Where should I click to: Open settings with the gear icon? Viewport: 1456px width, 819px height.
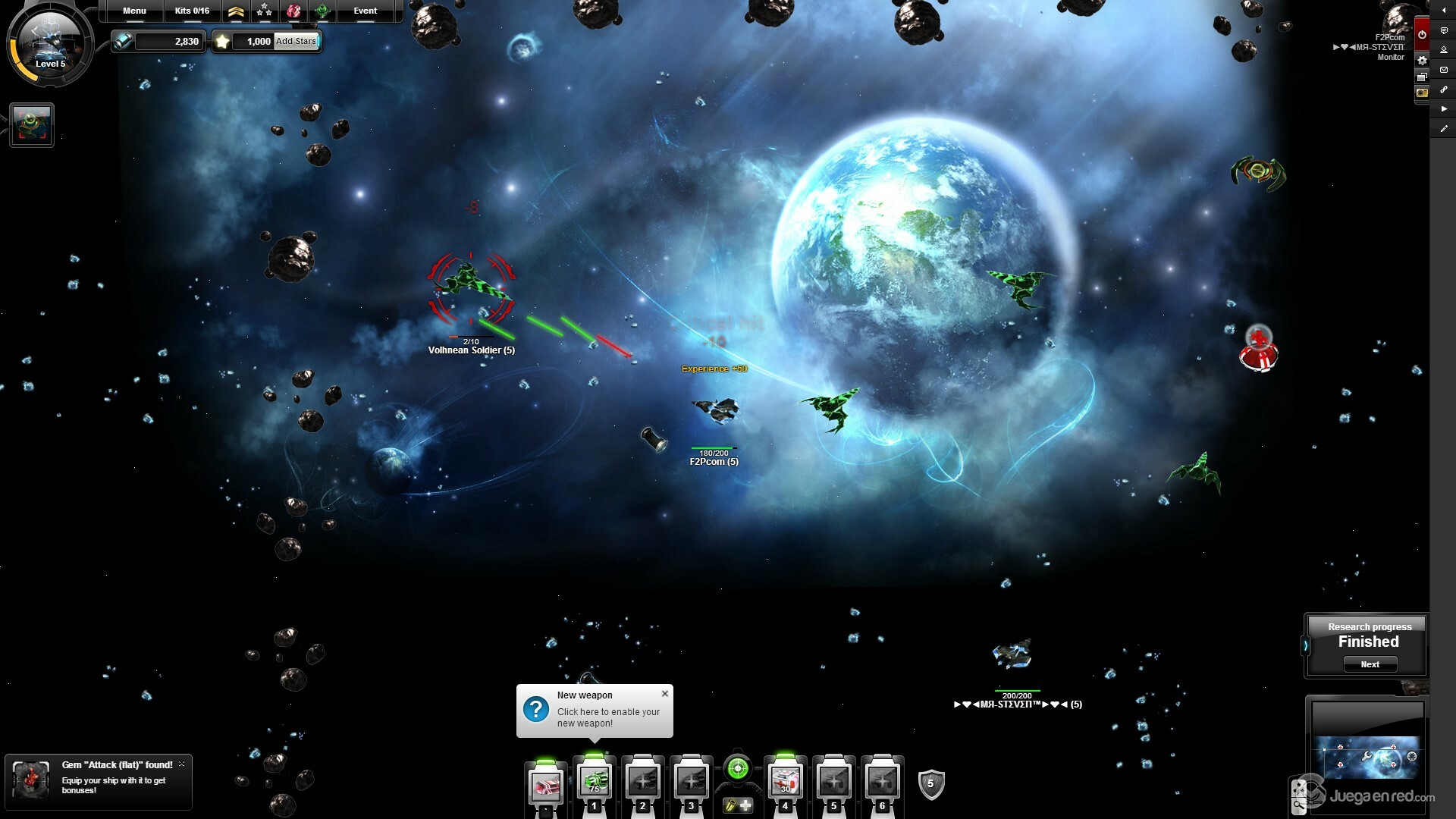tap(1422, 60)
